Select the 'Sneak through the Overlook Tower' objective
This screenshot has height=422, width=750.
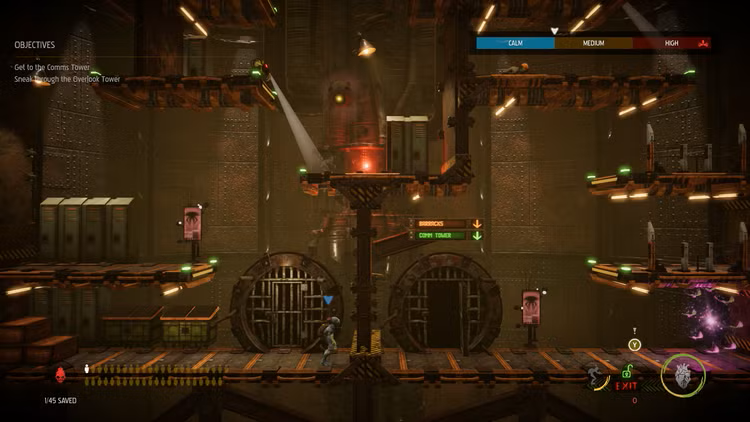tap(65, 78)
